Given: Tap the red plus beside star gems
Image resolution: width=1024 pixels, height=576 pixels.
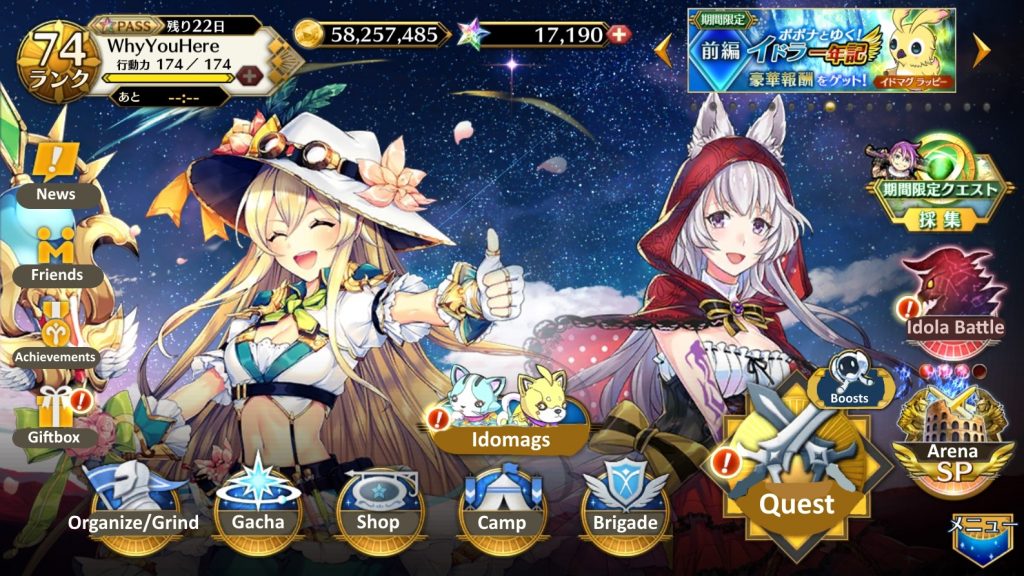Looking at the screenshot, I should pos(620,35).
